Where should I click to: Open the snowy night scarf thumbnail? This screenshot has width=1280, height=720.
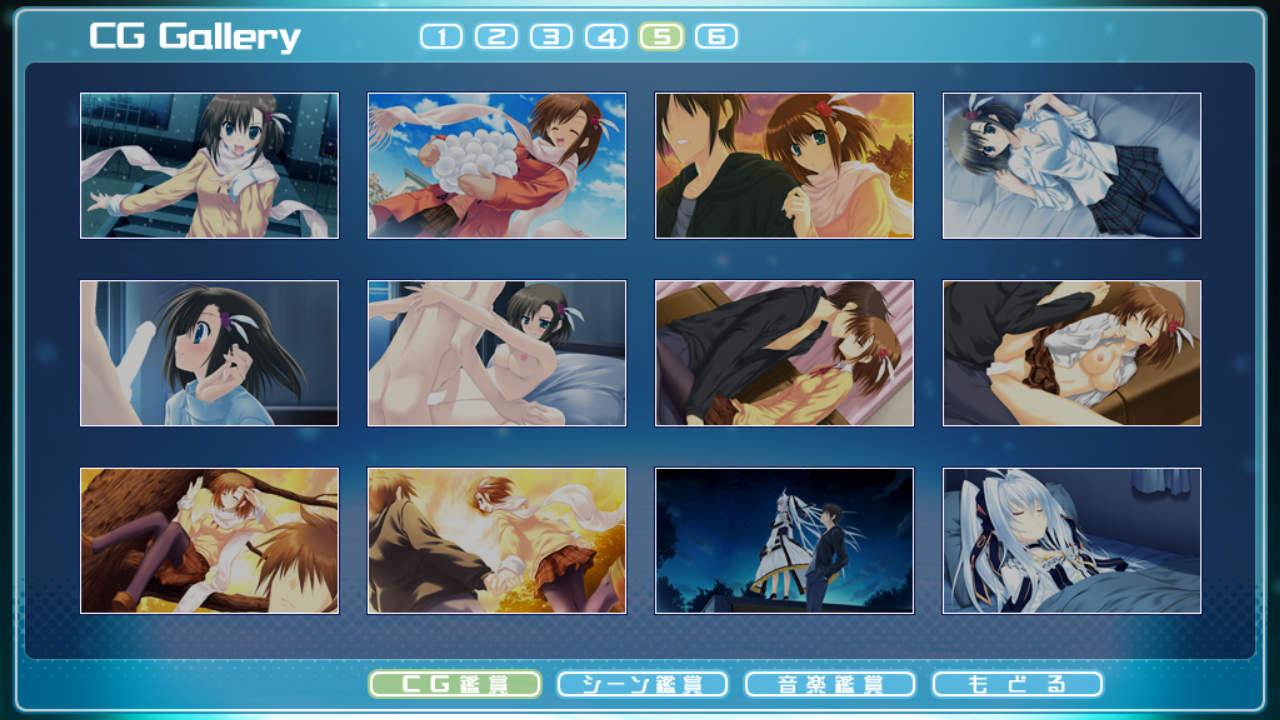(x=209, y=166)
